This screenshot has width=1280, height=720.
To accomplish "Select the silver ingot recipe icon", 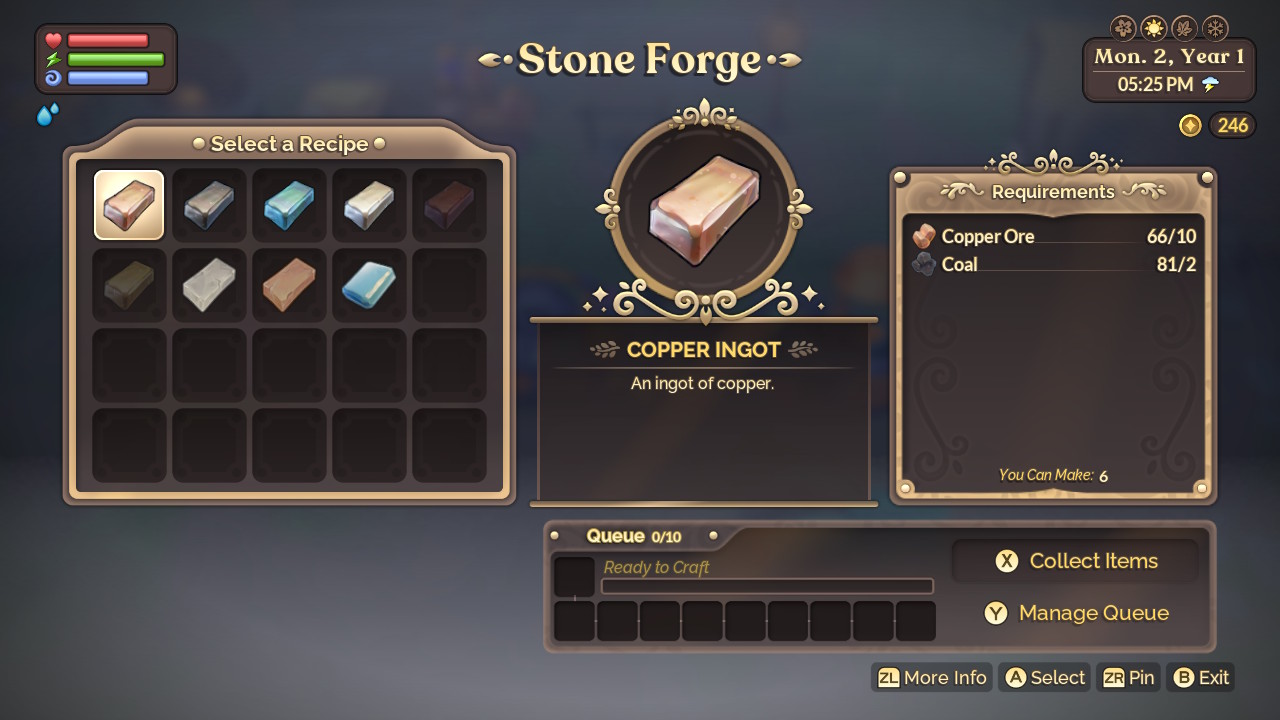I will [x=368, y=204].
